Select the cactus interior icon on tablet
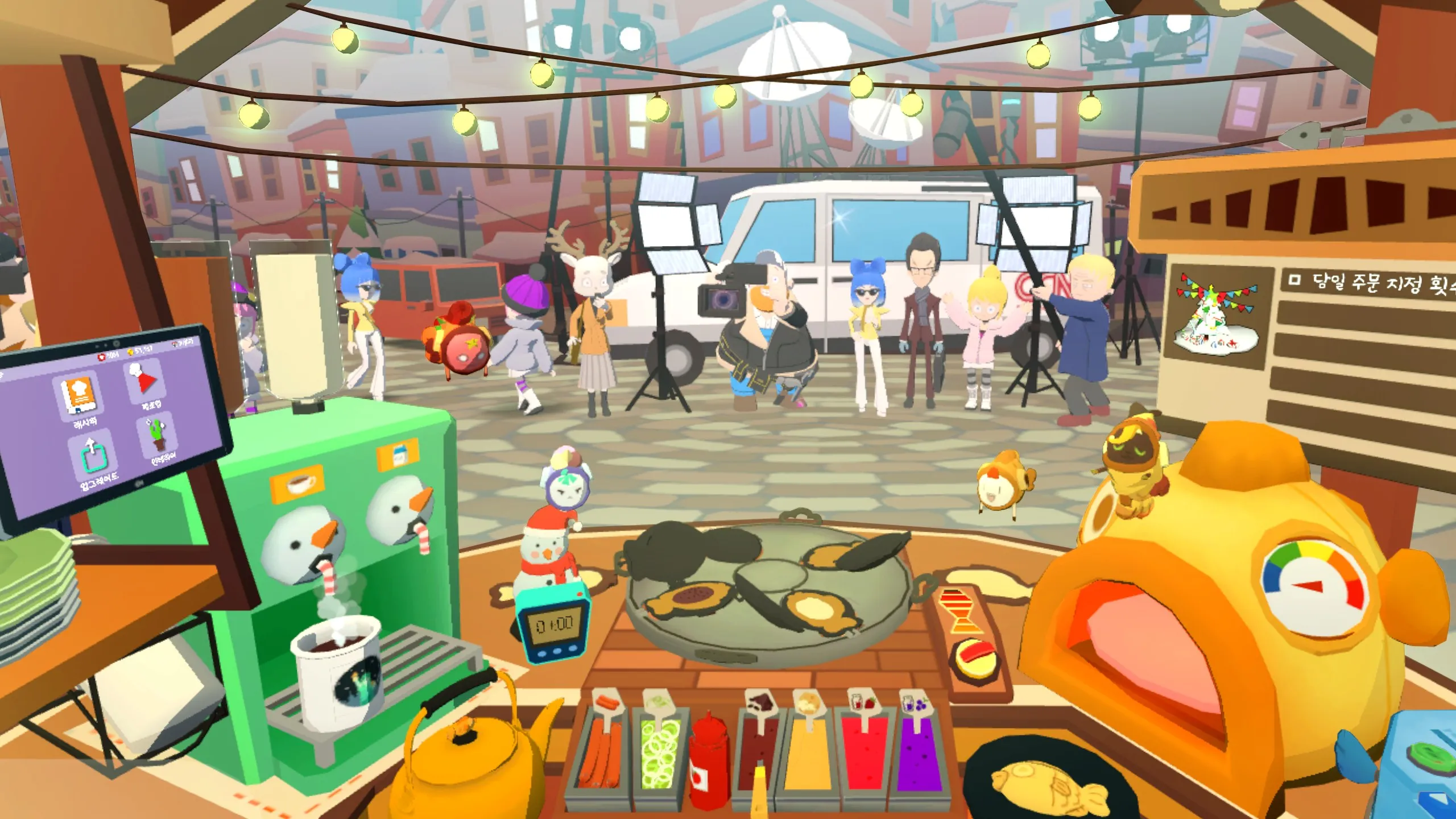 (x=157, y=435)
